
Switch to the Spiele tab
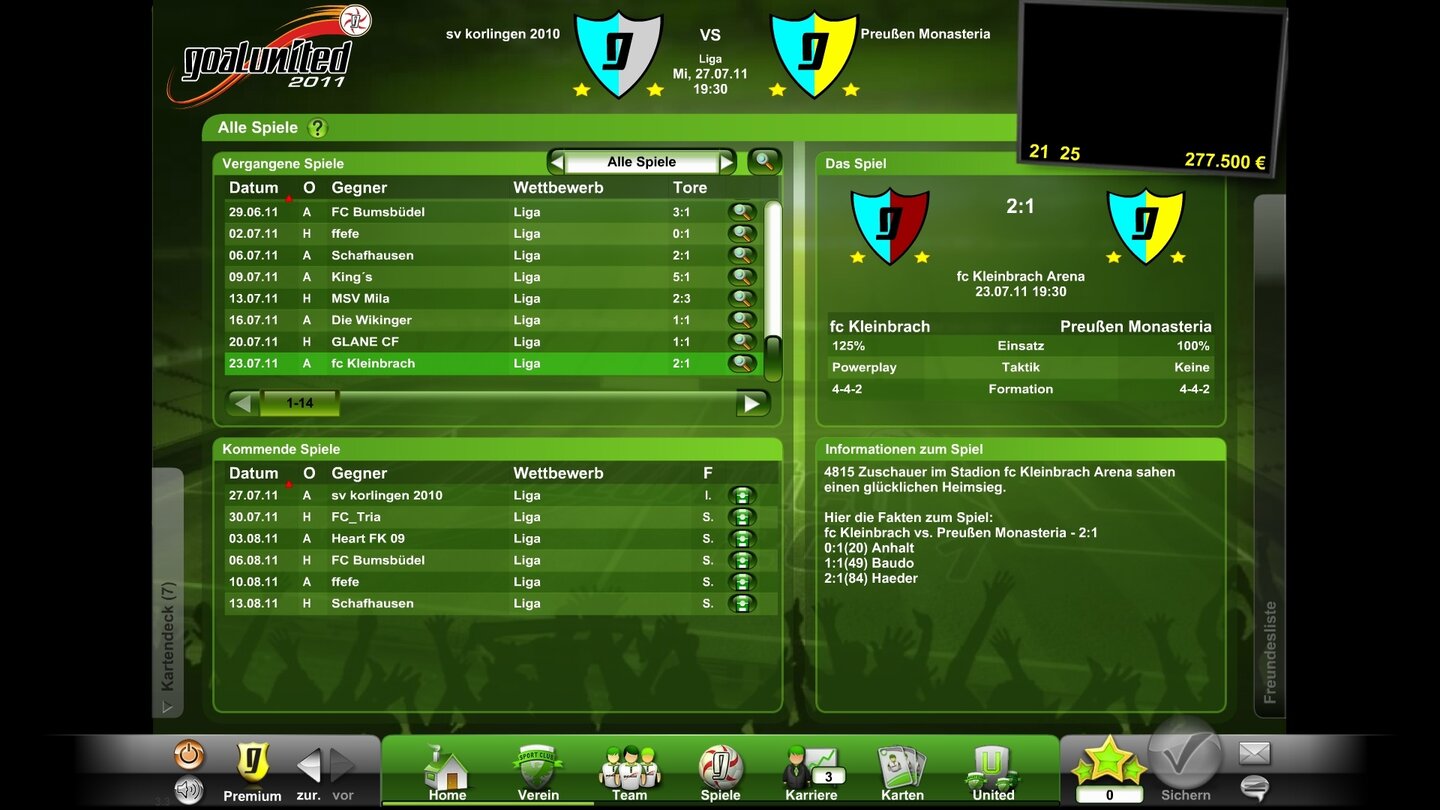point(719,768)
